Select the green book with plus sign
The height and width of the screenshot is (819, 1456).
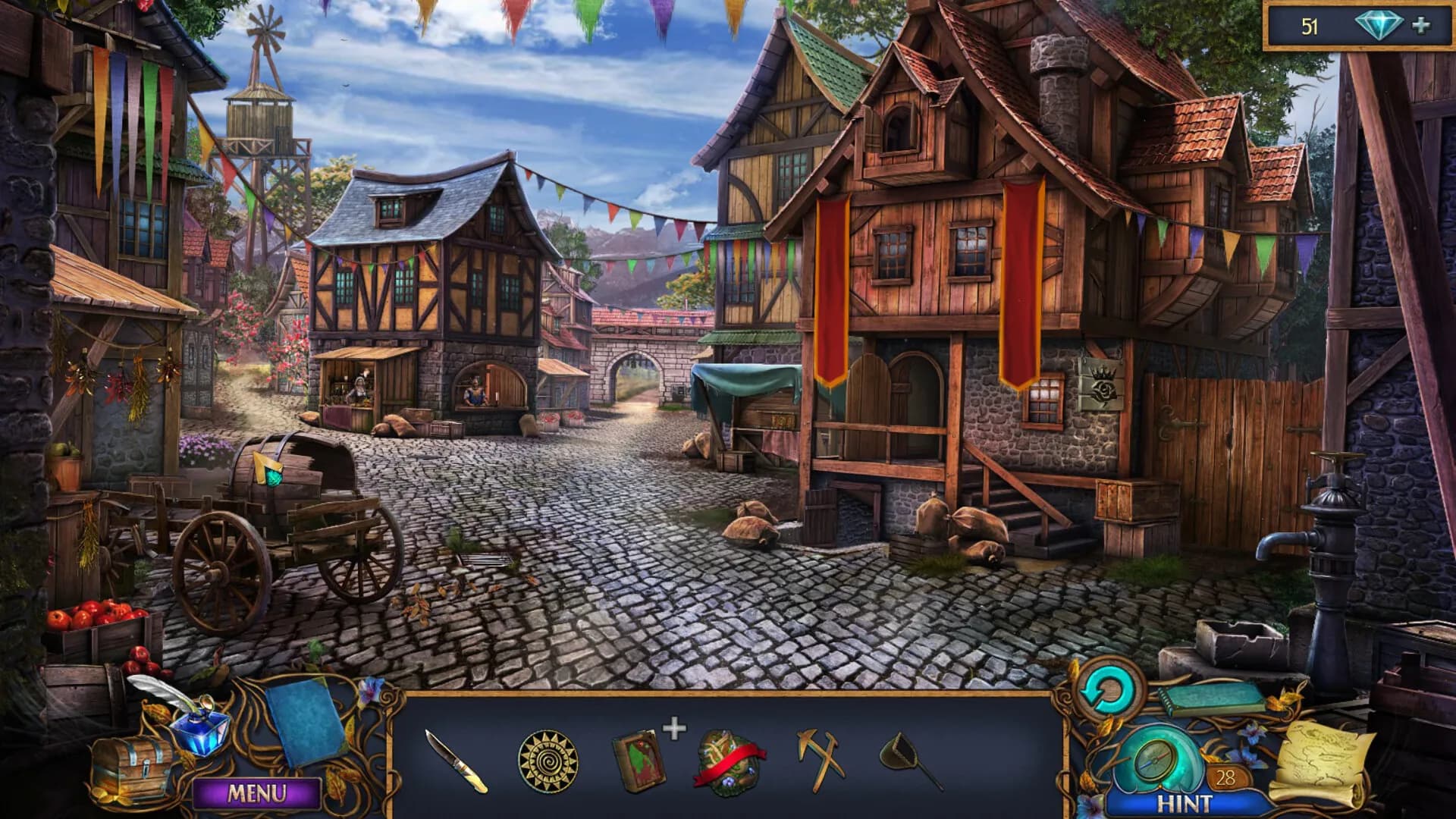tap(639, 761)
